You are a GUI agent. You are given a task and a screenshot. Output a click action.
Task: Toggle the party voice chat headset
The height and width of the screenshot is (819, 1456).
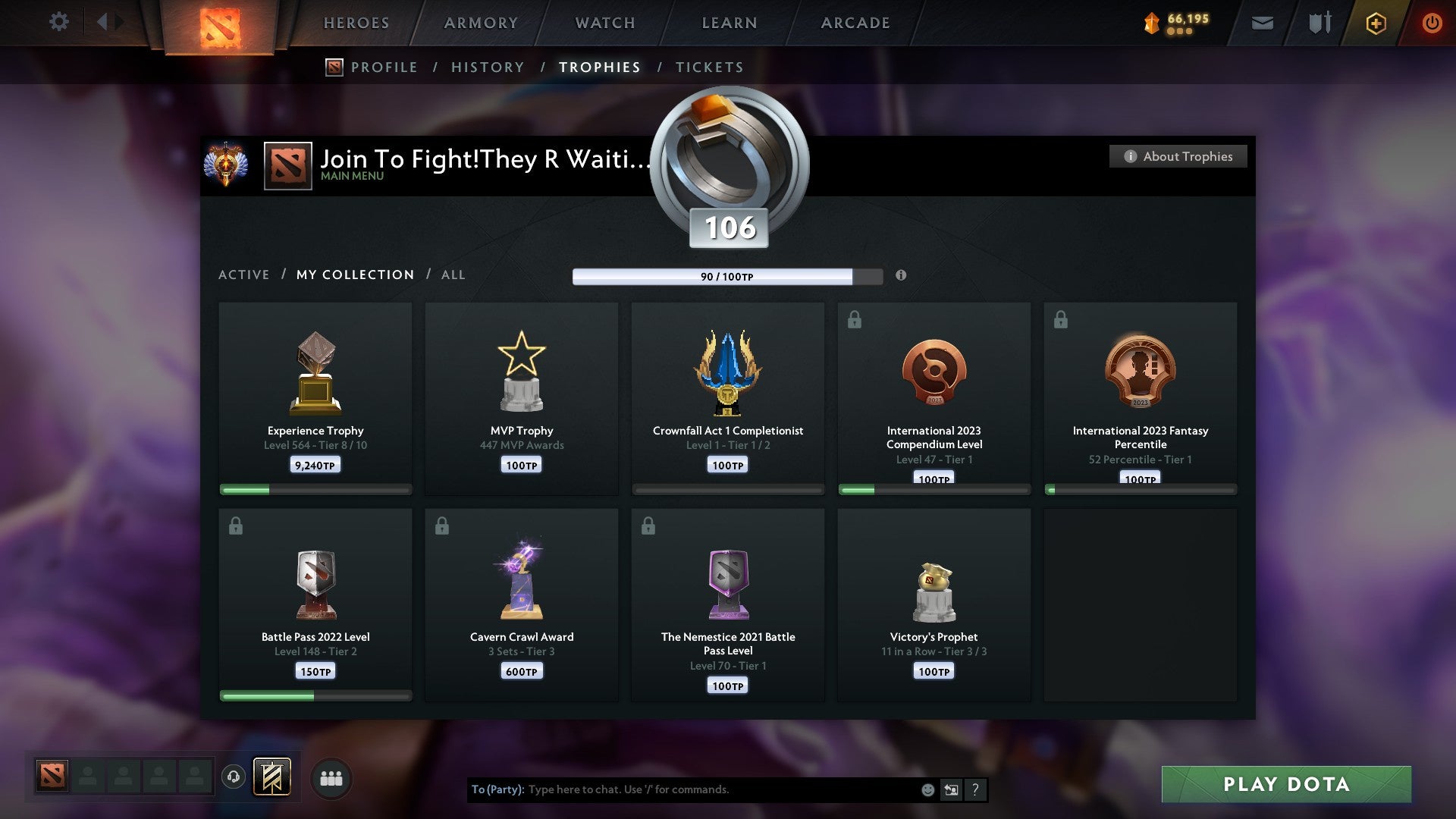coord(233,777)
